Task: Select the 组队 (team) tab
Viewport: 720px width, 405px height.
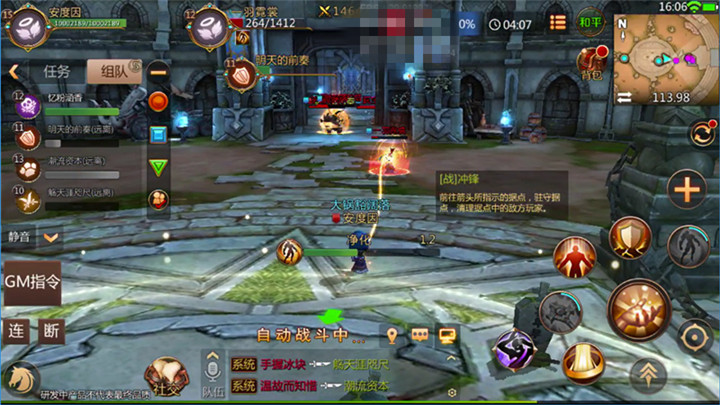Action: tap(113, 71)
